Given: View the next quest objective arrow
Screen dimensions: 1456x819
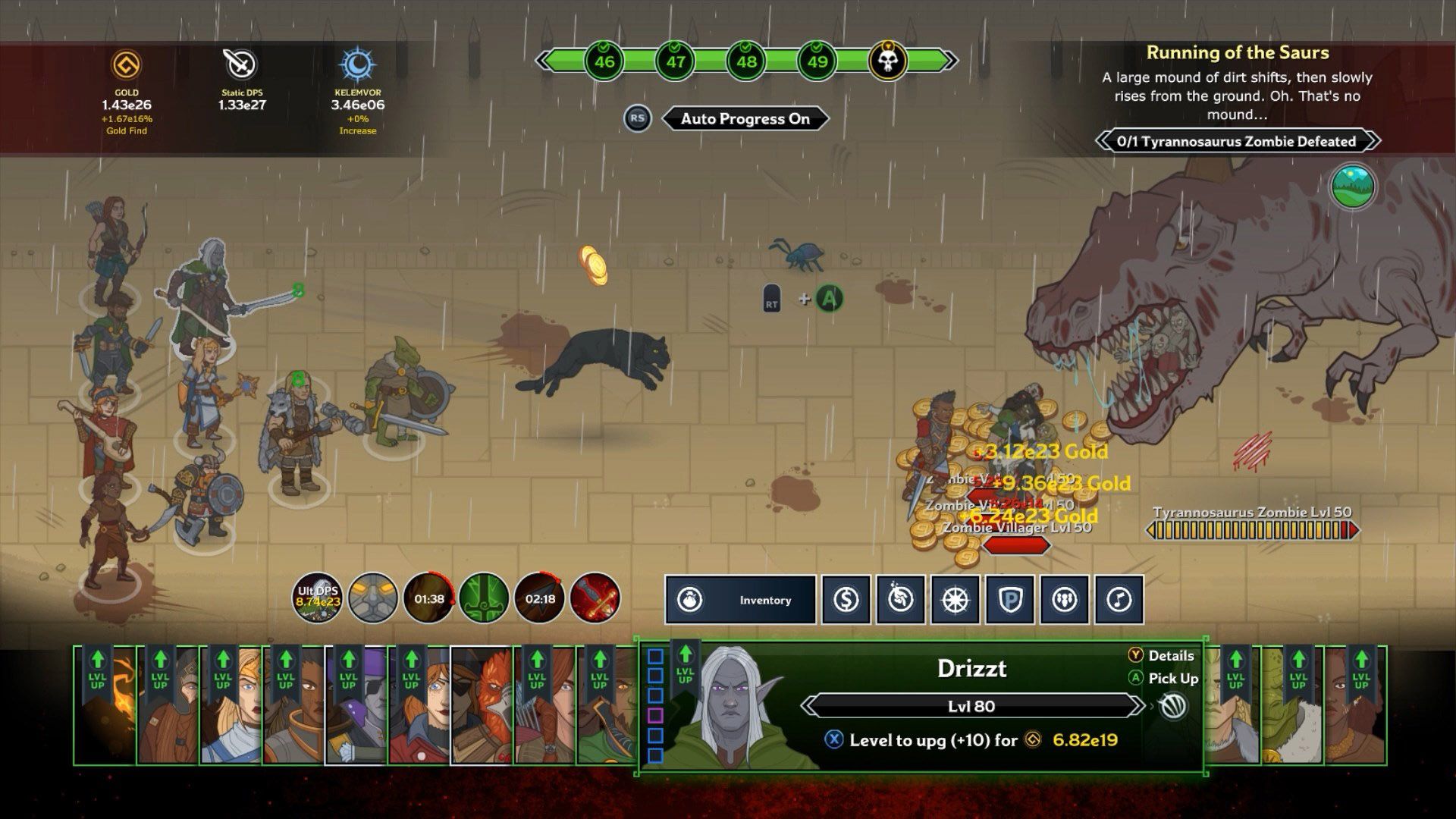Looking at the screenshot, I should point(1372,141).
